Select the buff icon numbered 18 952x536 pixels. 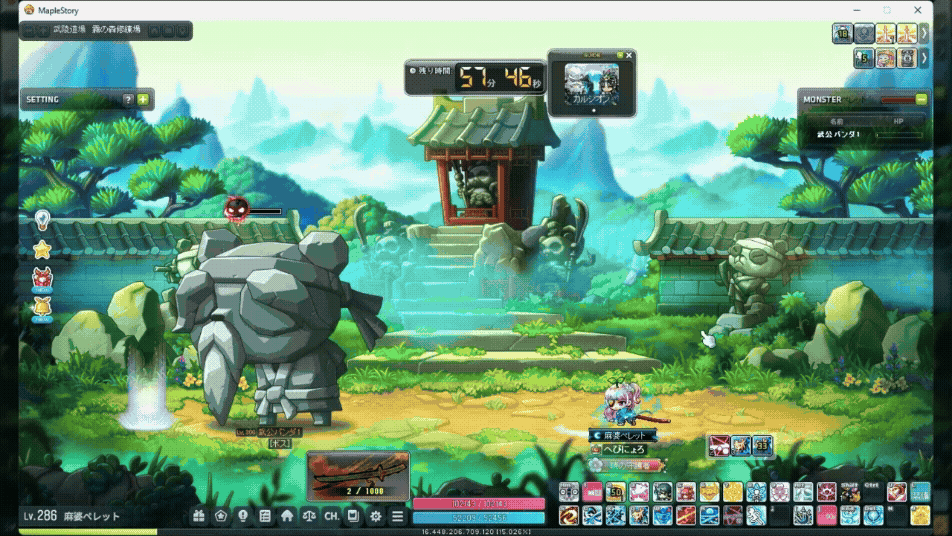842,34
